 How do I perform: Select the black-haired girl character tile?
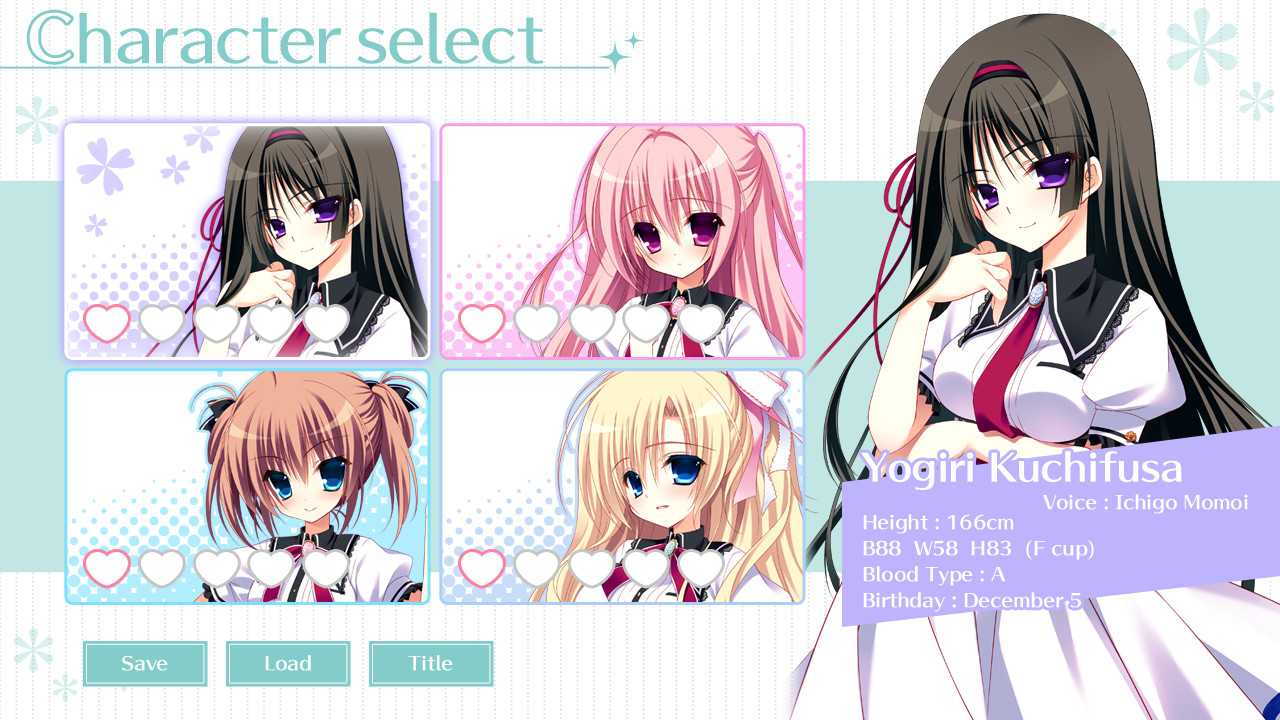click(x=247, y=240)
